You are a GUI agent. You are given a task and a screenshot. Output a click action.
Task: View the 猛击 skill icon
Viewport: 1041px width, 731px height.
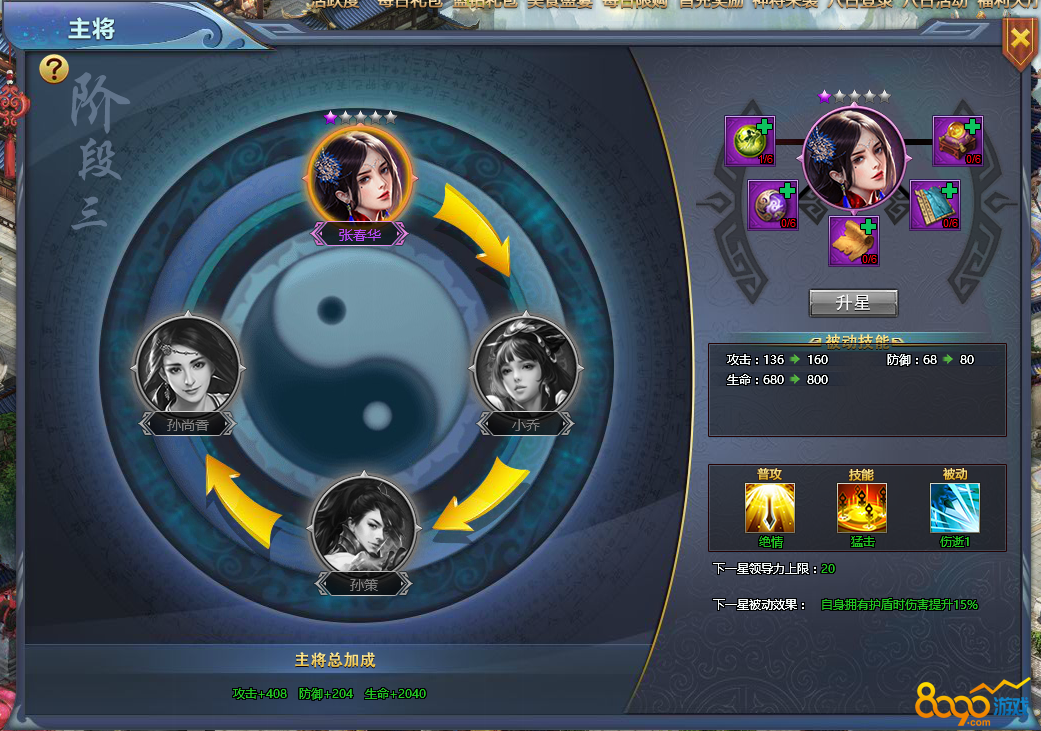(x=862, y=508)
